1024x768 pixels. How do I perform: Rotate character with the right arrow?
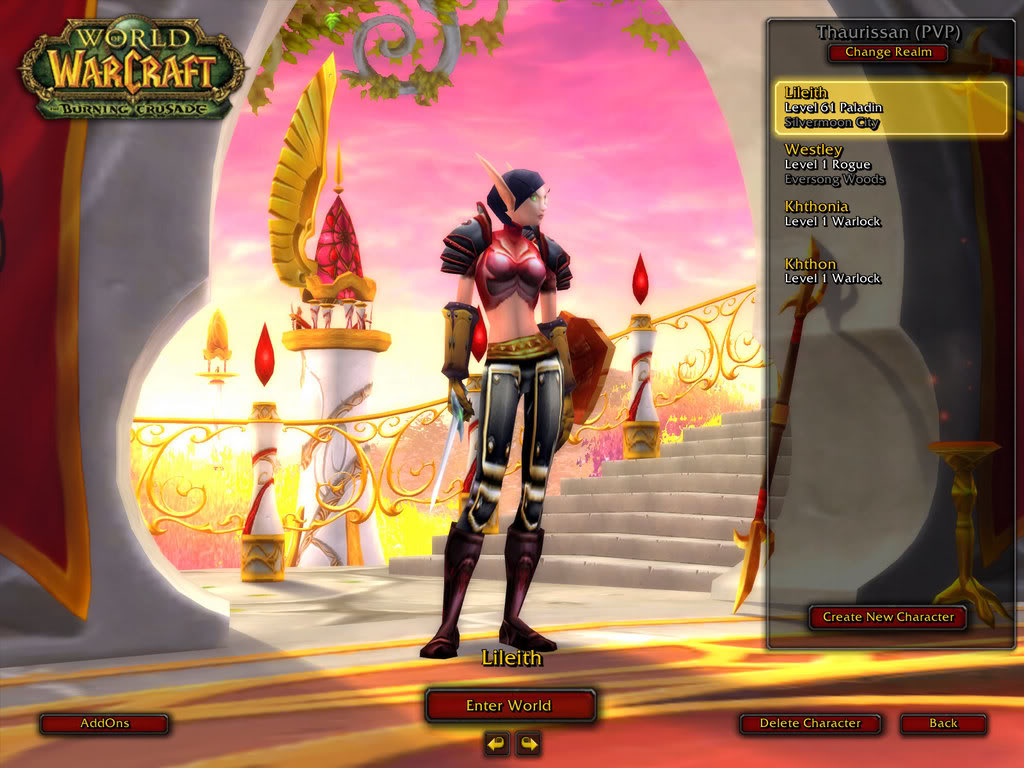coord(528,743)
